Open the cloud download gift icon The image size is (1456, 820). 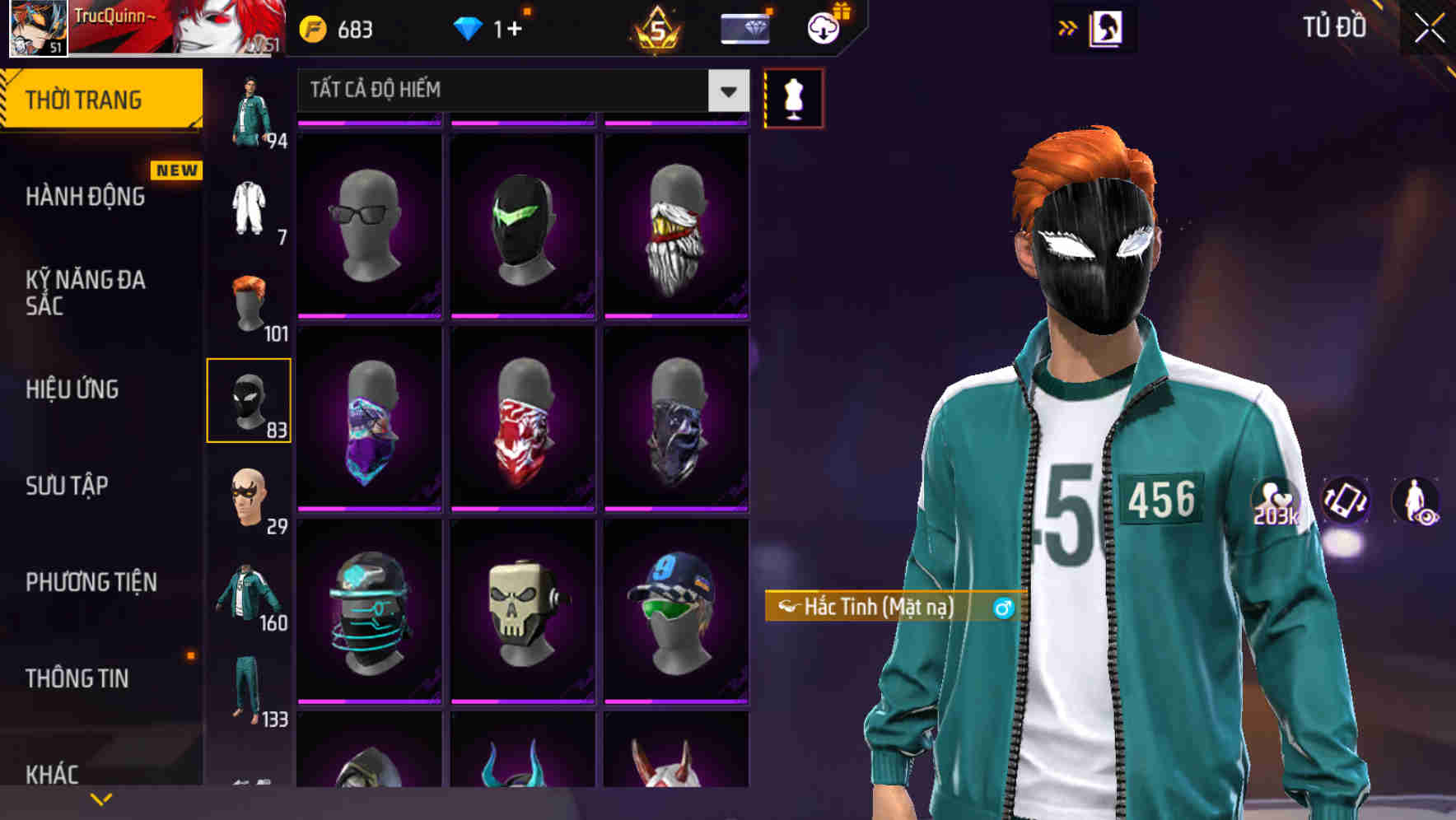(824, 28)
